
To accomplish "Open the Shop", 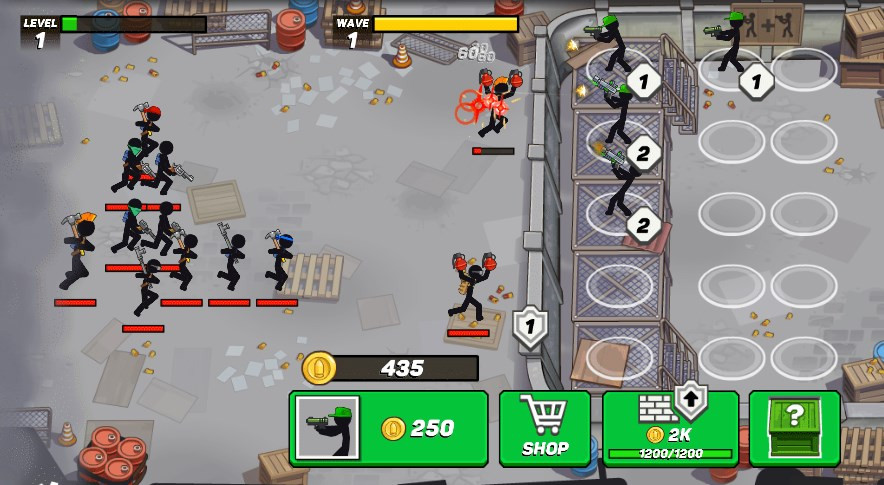I will pos(545,428).
